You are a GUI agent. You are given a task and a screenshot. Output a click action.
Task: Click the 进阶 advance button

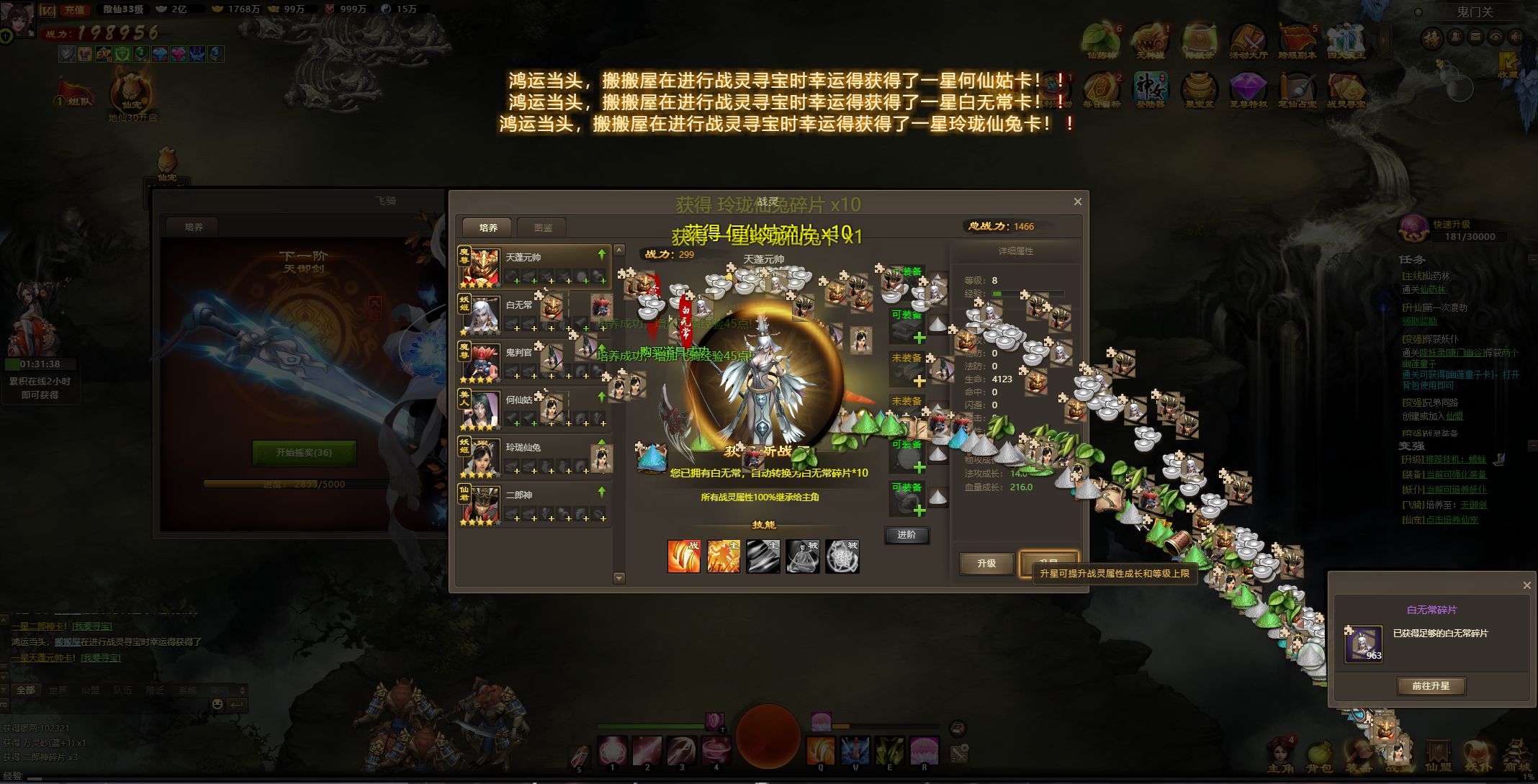point(907,535)
